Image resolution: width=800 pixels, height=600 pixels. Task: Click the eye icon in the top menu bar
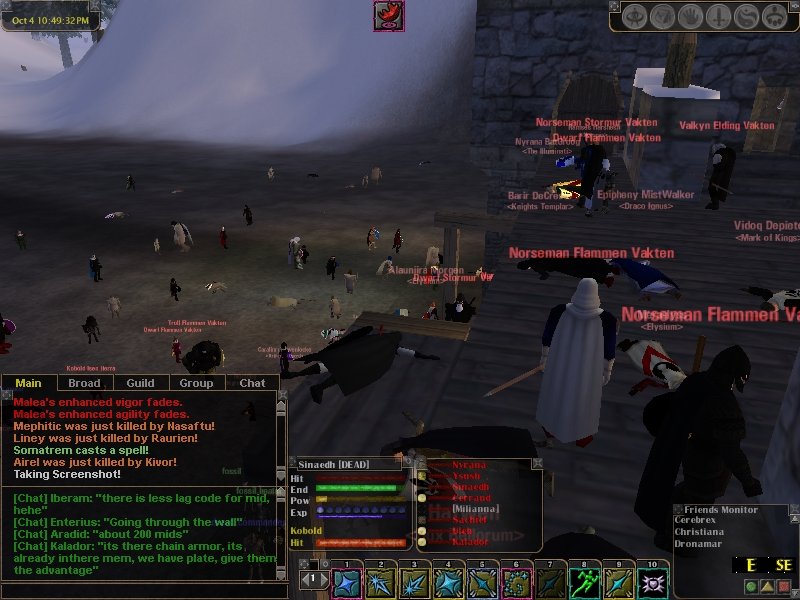[x=635, y=17]
